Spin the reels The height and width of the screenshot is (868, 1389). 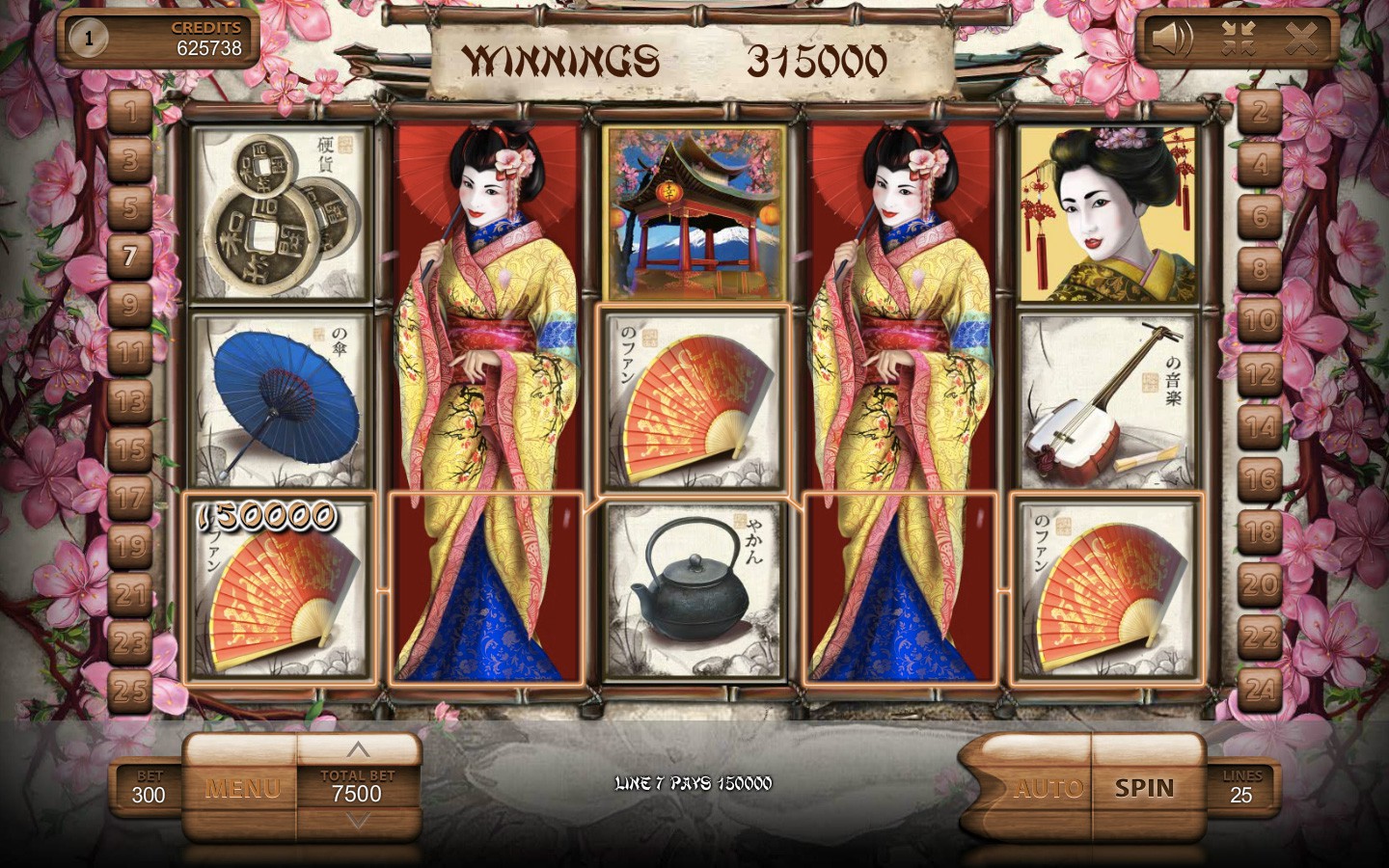click(1145, 788)
